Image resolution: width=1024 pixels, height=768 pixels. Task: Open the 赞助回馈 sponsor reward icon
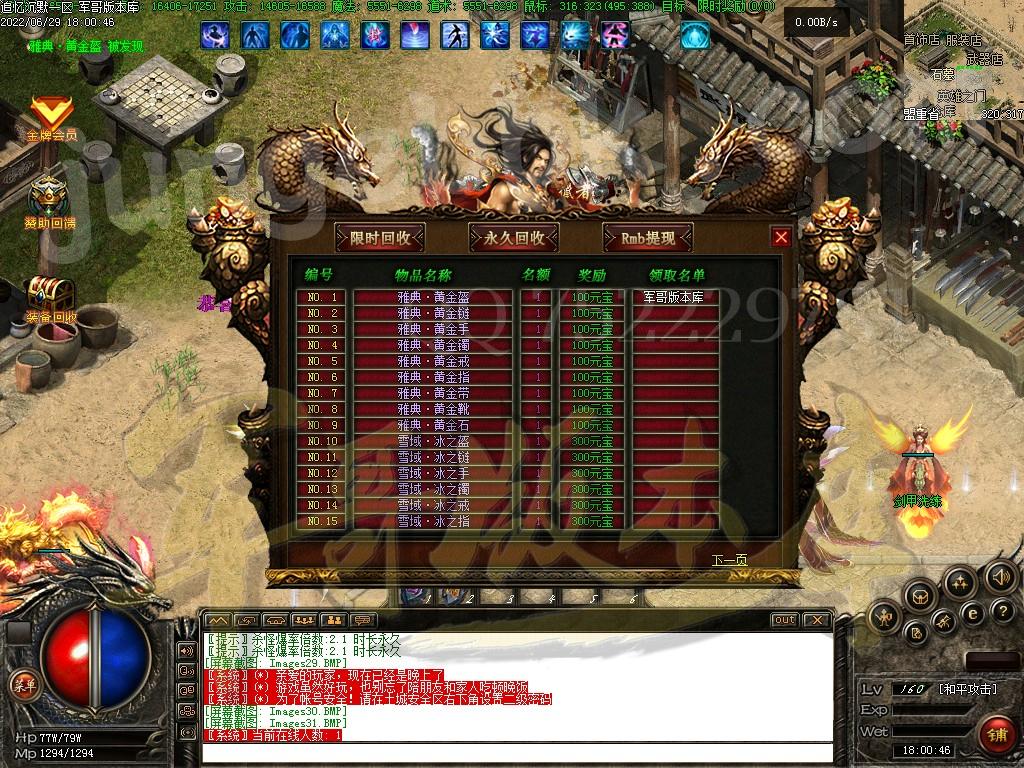50,203
